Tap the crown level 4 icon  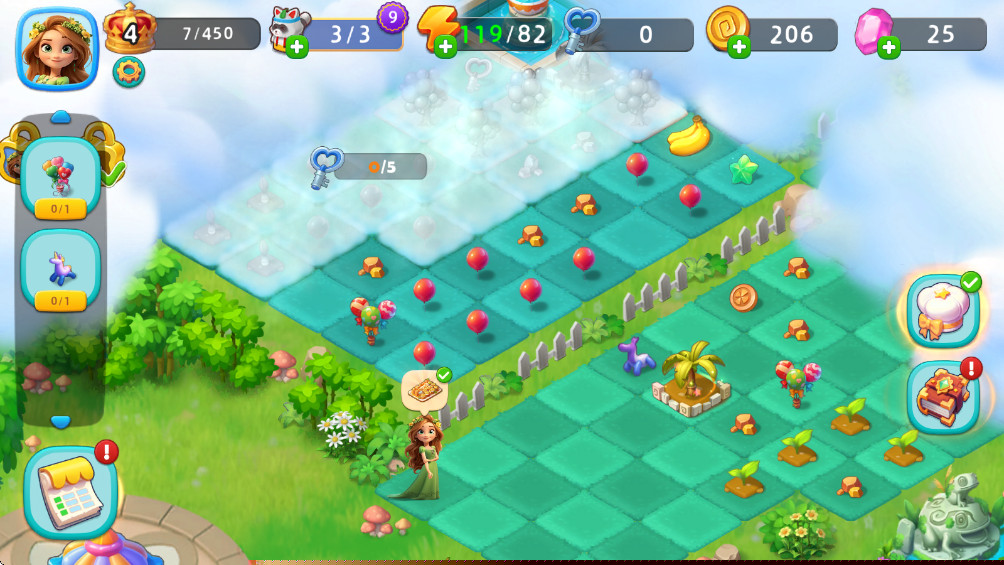coord(129,30)
